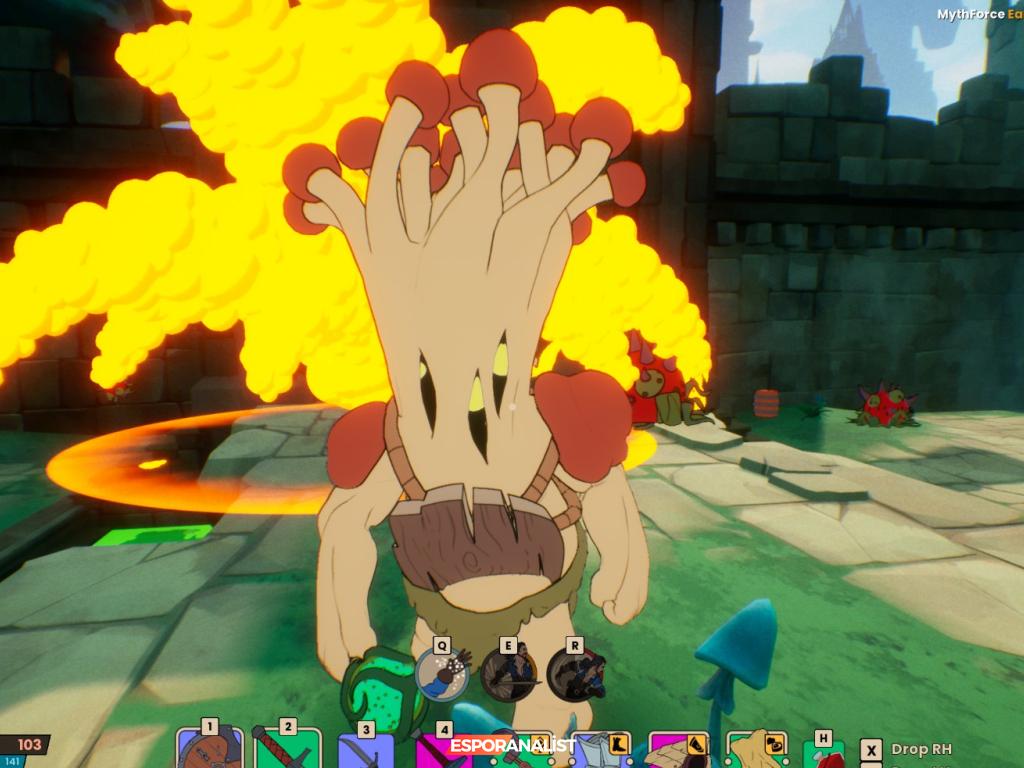Open the boots equipment slot
Viewport: 1024px width, 768px height.
coord(603,752)
